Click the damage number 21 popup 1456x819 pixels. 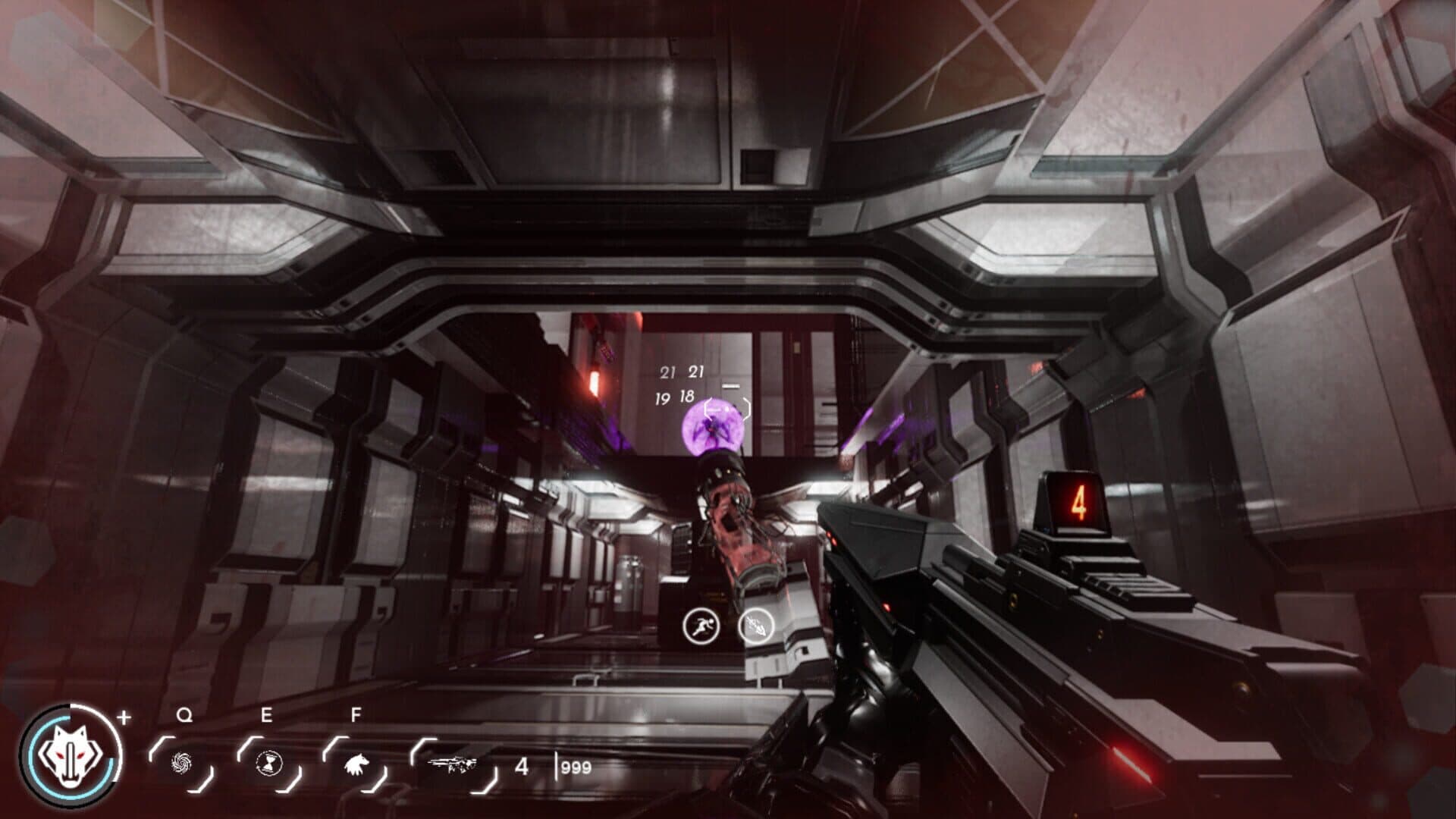pyautogui.click(x=670, y=371)
